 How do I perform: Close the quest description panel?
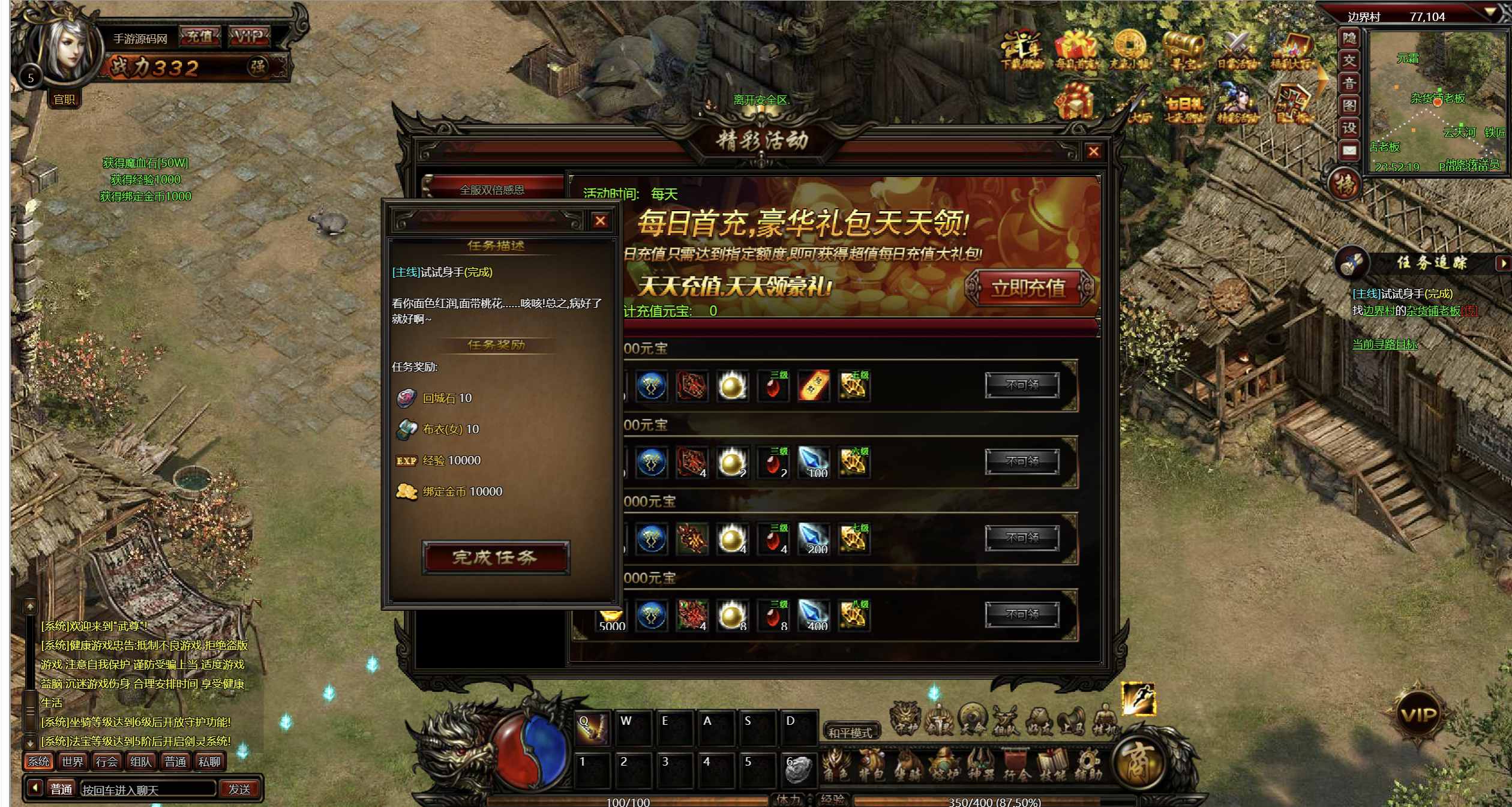[x=600, y=221]
